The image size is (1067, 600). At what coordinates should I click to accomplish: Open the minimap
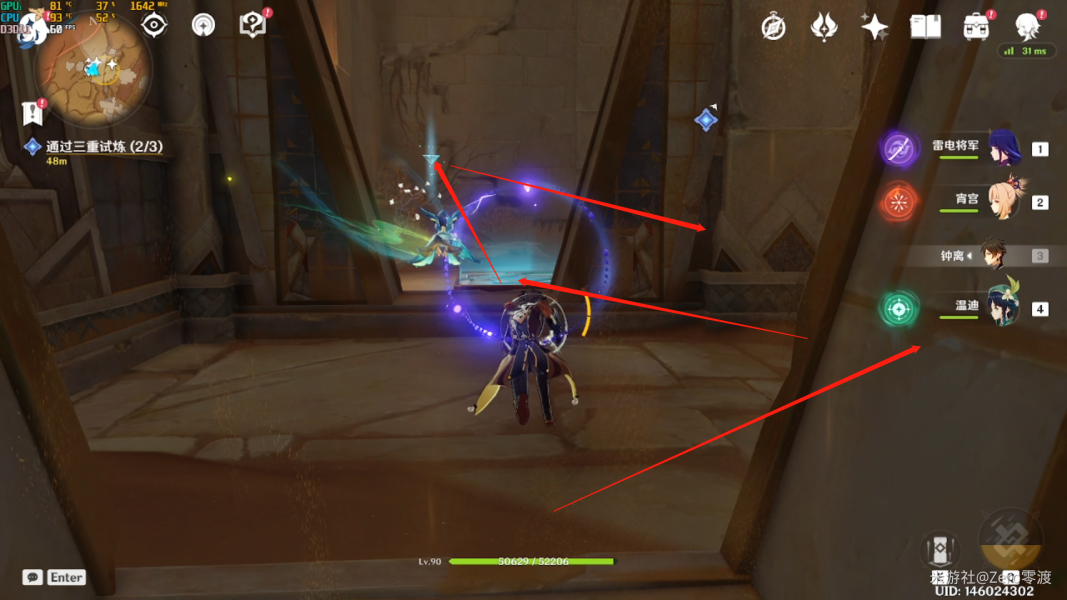pyautogui.click(x=93, y=70)
